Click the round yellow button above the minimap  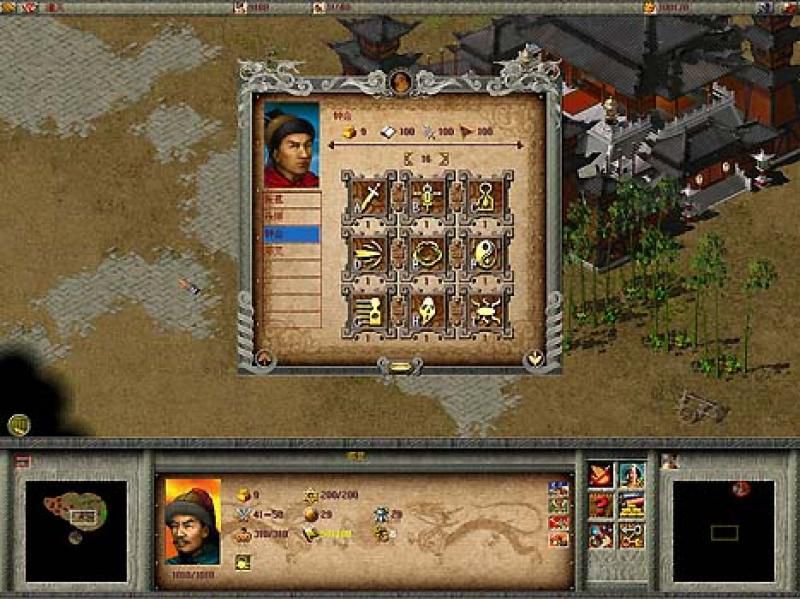coord(18,424)
